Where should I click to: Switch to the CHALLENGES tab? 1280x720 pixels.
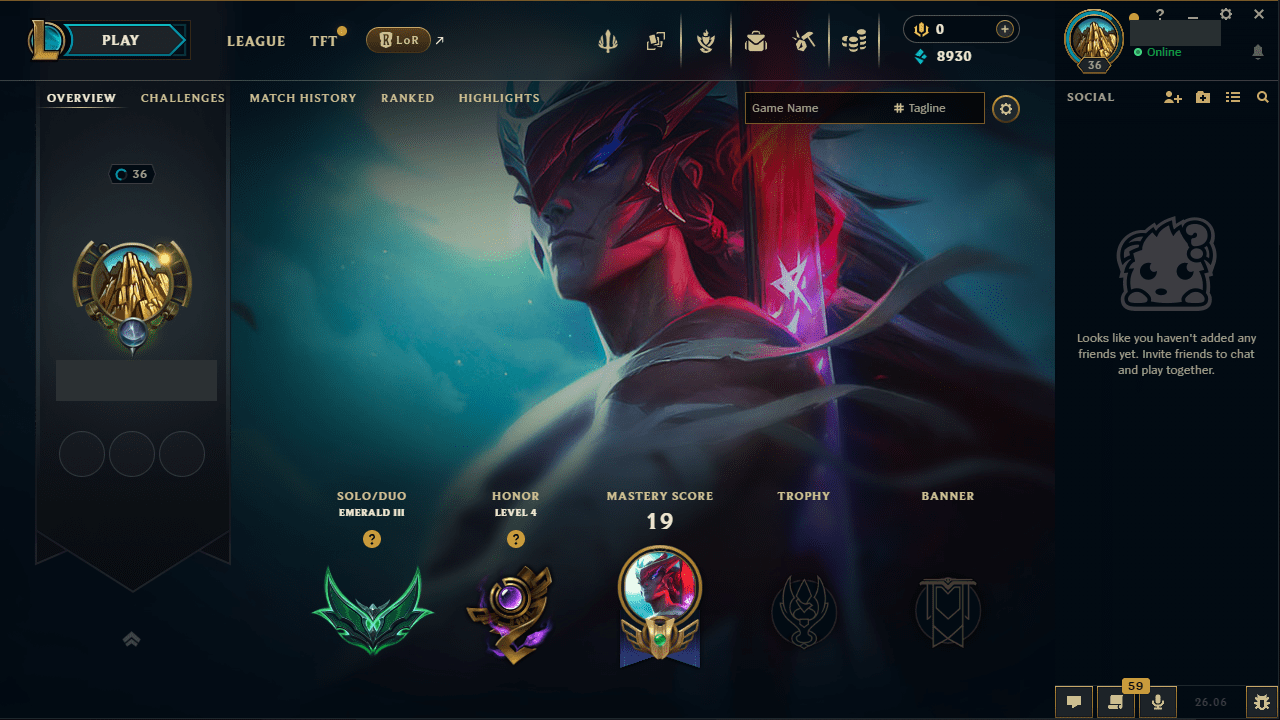pos(182,97)
